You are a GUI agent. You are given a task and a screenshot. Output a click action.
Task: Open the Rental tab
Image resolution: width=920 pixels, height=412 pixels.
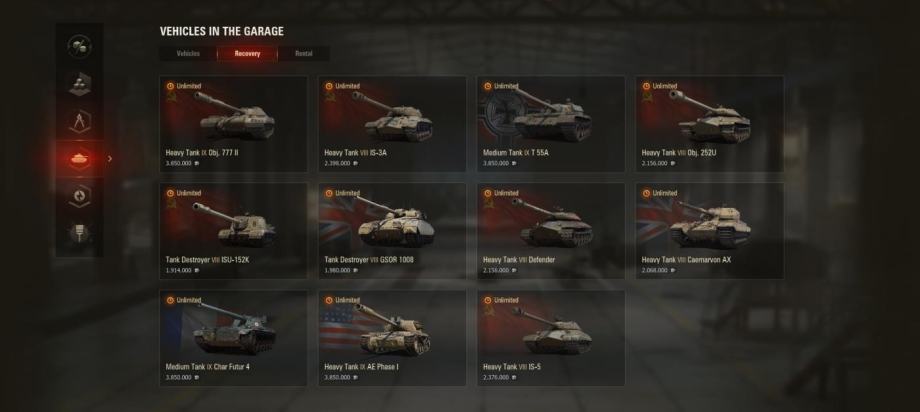click(303, 53)
